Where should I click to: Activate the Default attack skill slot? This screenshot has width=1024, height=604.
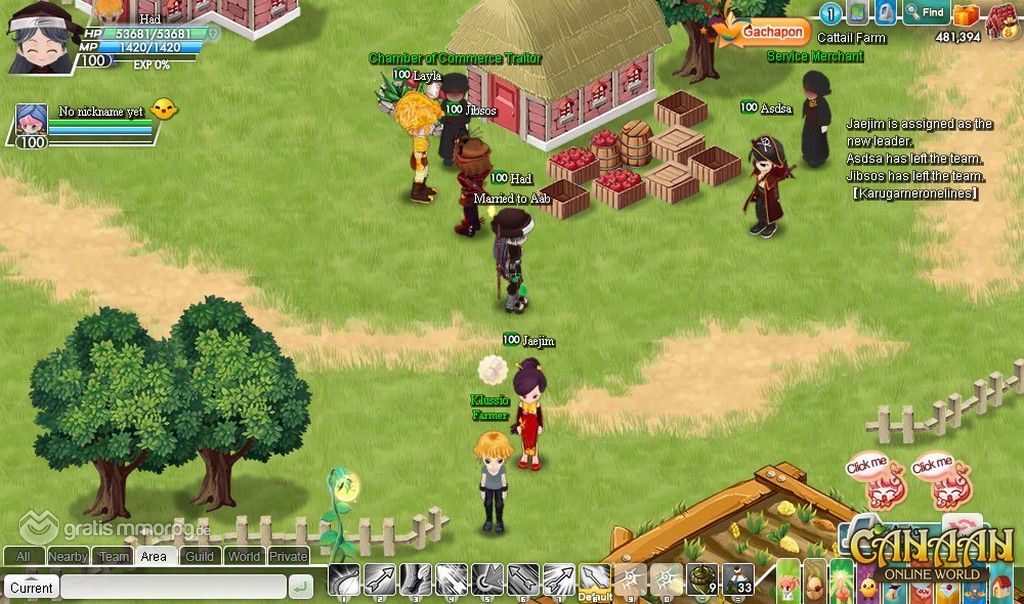coord(596,581)
